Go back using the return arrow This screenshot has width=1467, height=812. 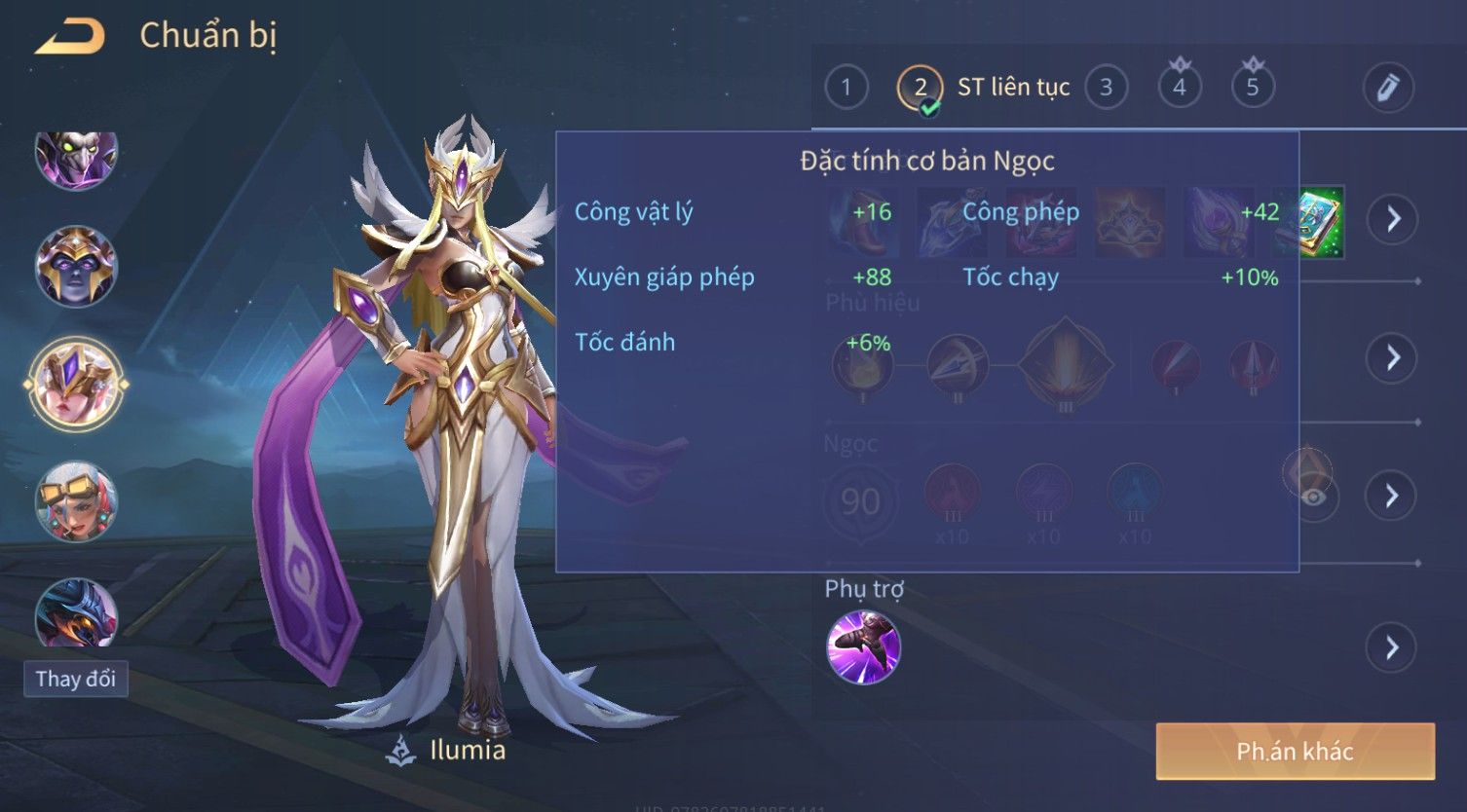[70, 37]
